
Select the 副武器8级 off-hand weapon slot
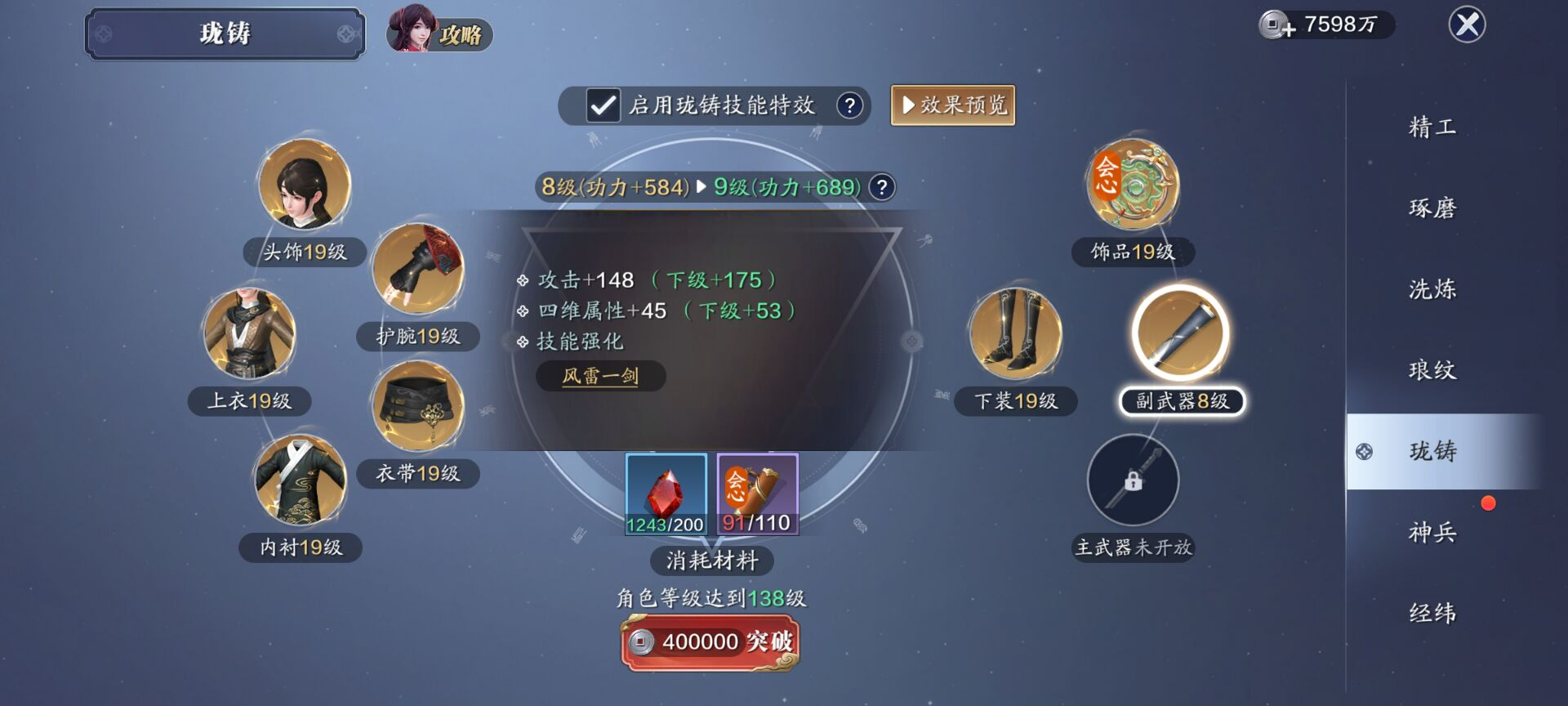1180,334
